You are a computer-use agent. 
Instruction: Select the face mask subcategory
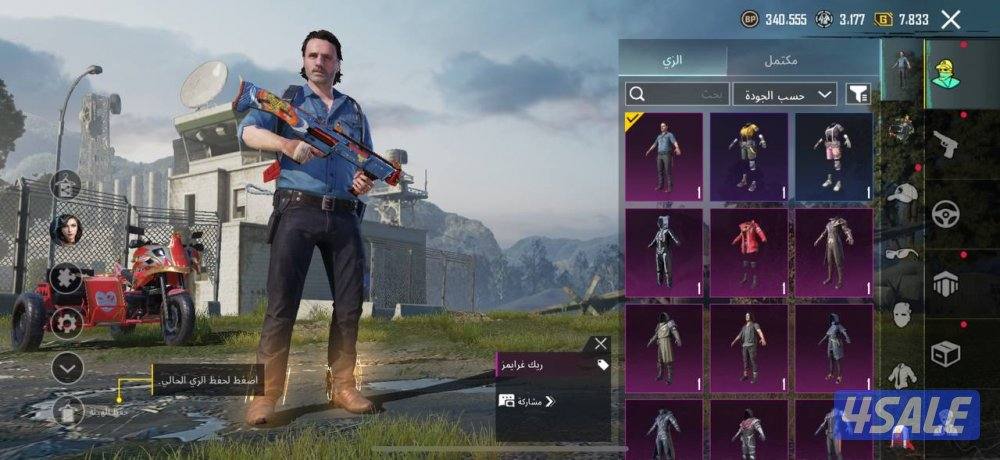[x=902, y=314]
